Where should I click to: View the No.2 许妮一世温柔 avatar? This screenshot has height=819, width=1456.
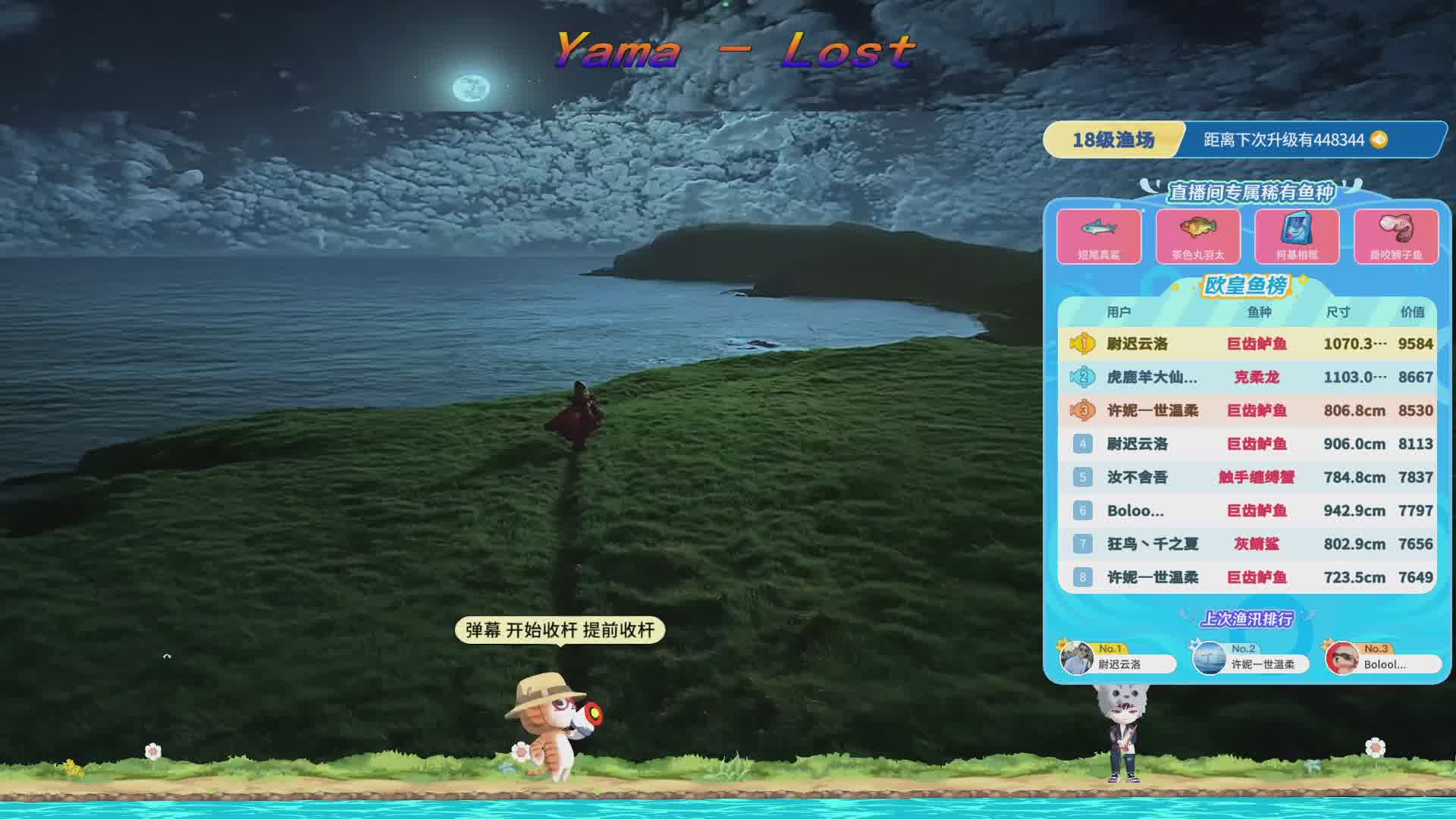(x=1210, y=658)
